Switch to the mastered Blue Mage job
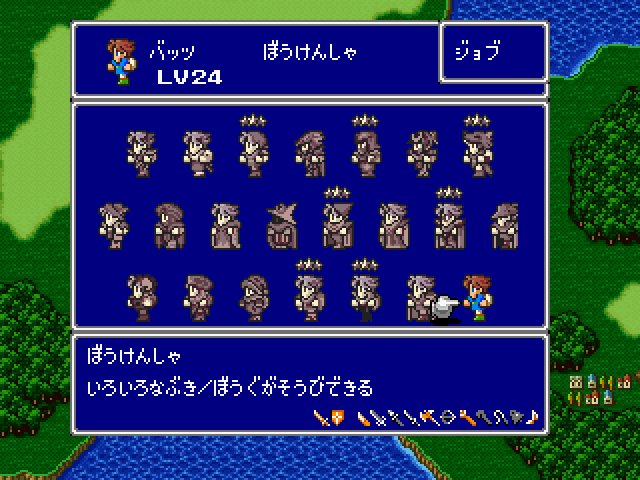The width and height of the screenshot is (640, 480). click(448, 225)
